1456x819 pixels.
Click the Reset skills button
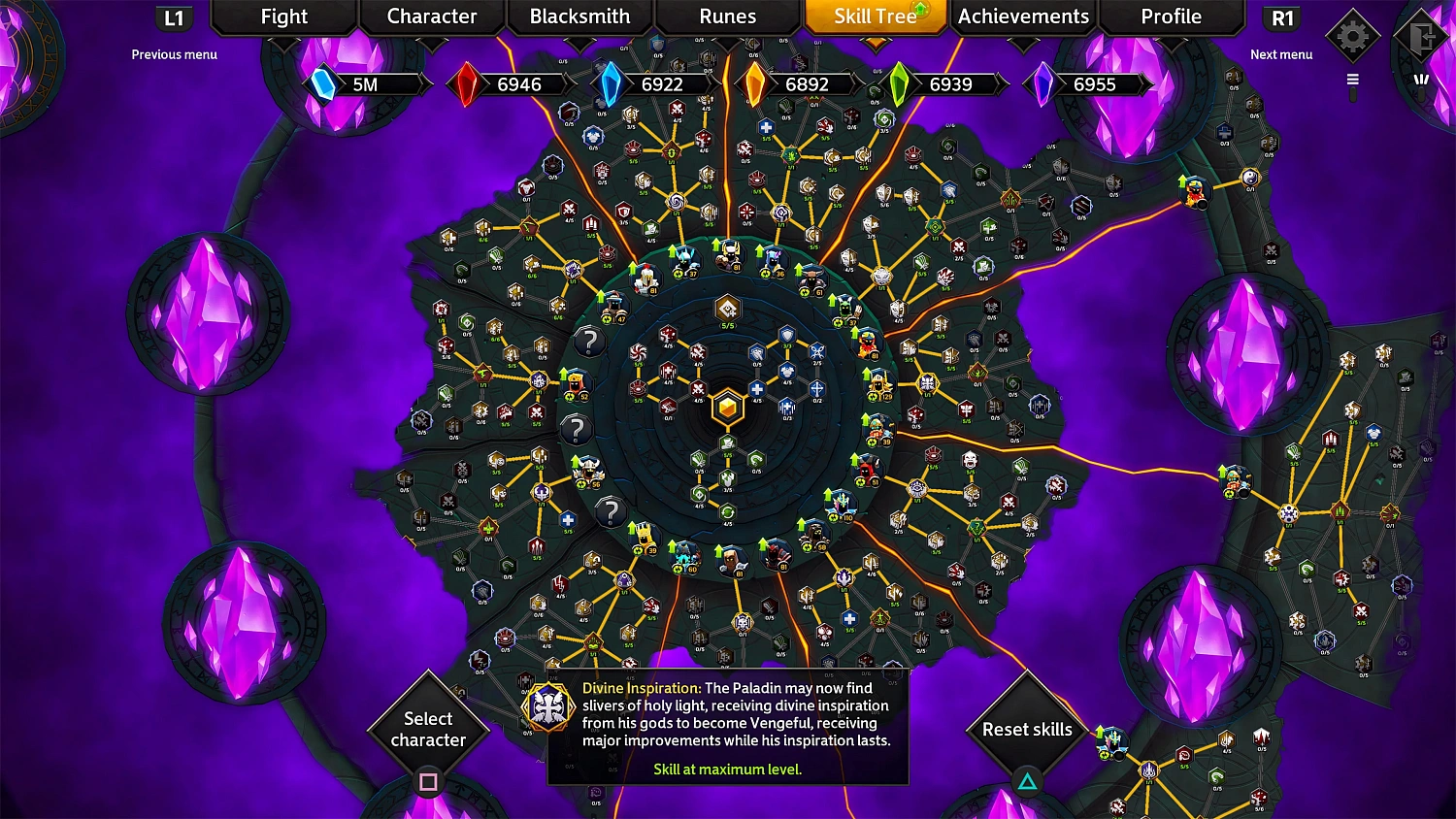coord(1026,730)
